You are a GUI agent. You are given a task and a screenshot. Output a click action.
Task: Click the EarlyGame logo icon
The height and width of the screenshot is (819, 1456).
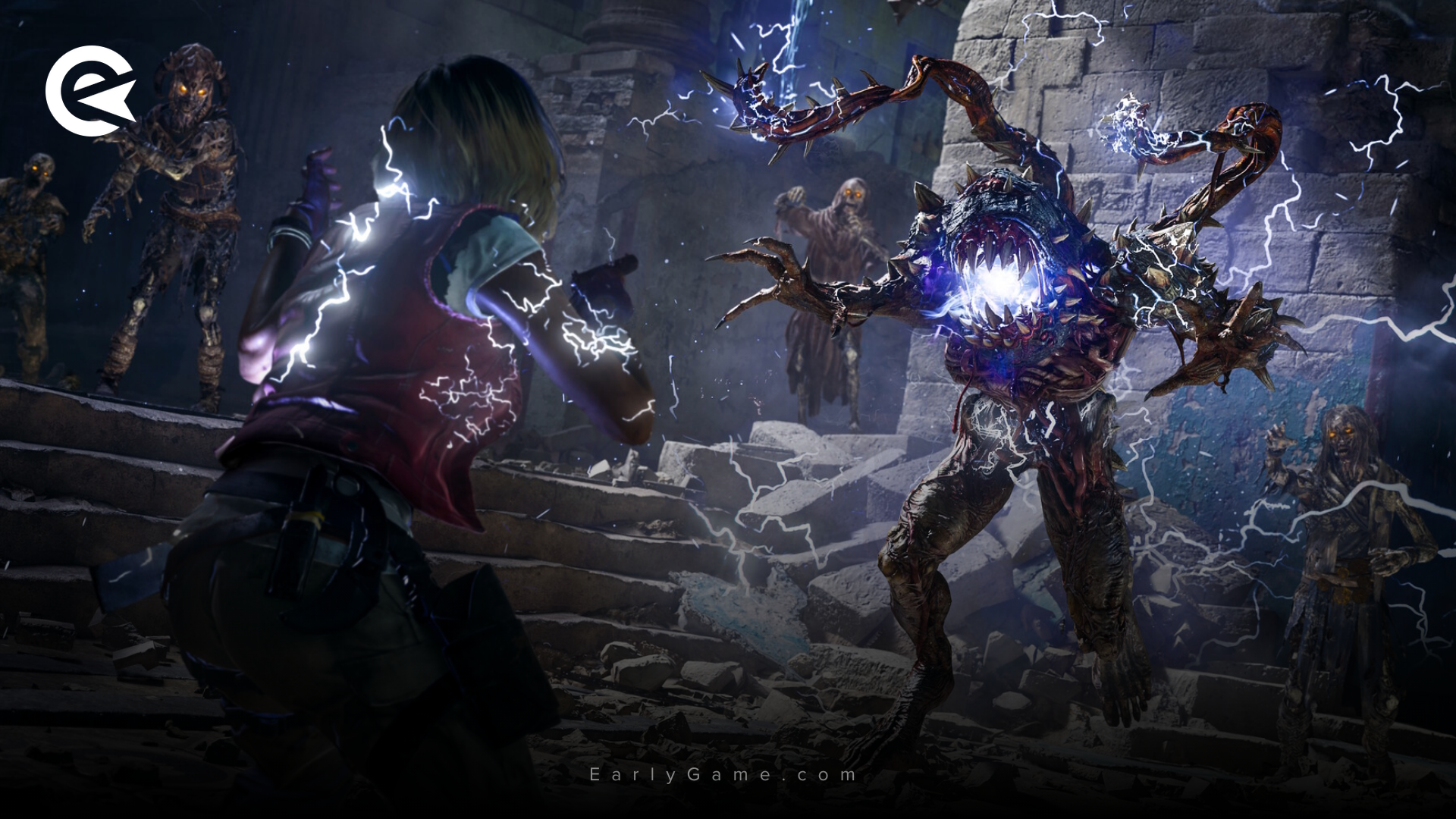[90, 91]
